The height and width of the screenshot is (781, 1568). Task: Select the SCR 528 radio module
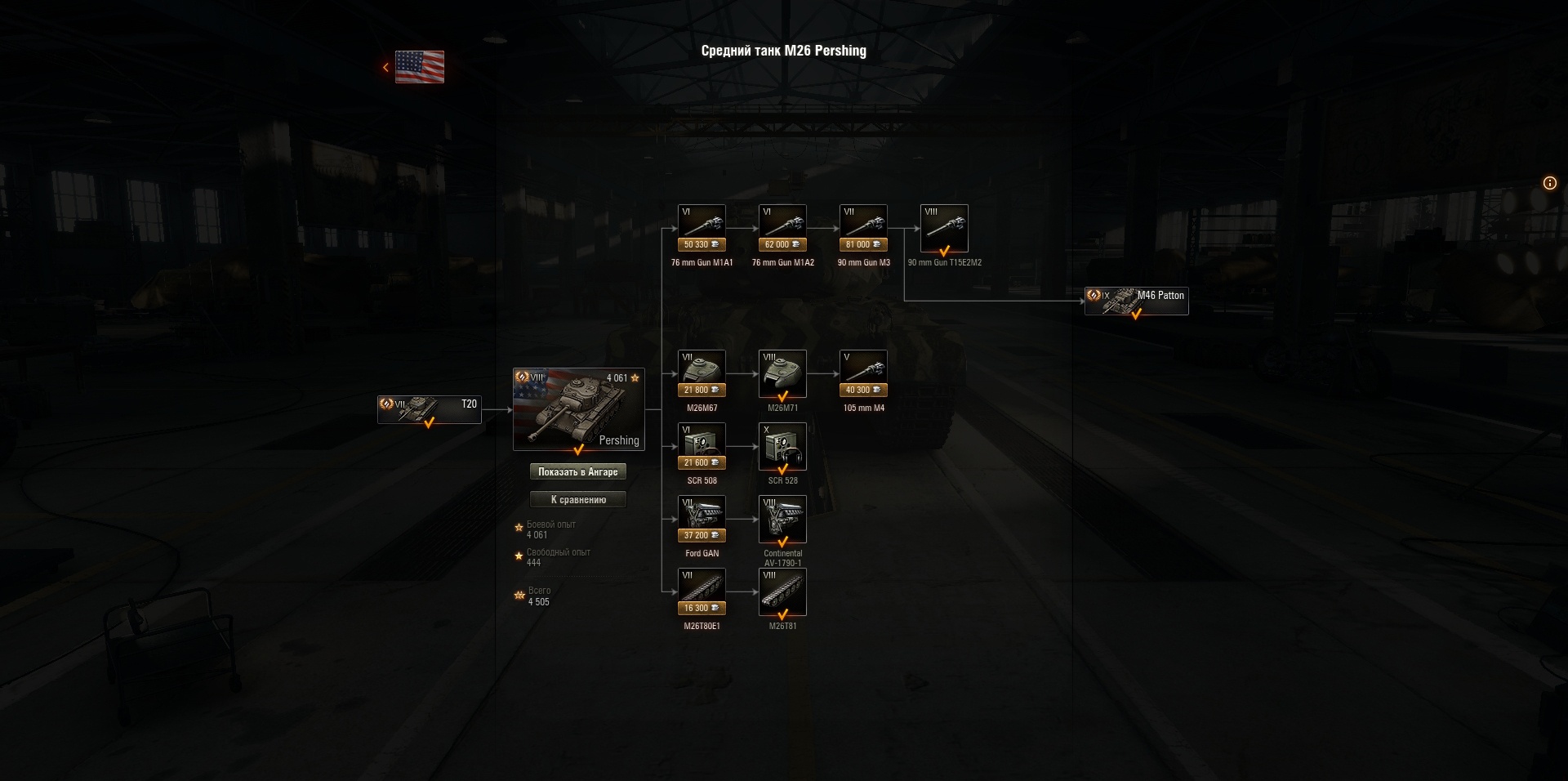coord(782,445)
